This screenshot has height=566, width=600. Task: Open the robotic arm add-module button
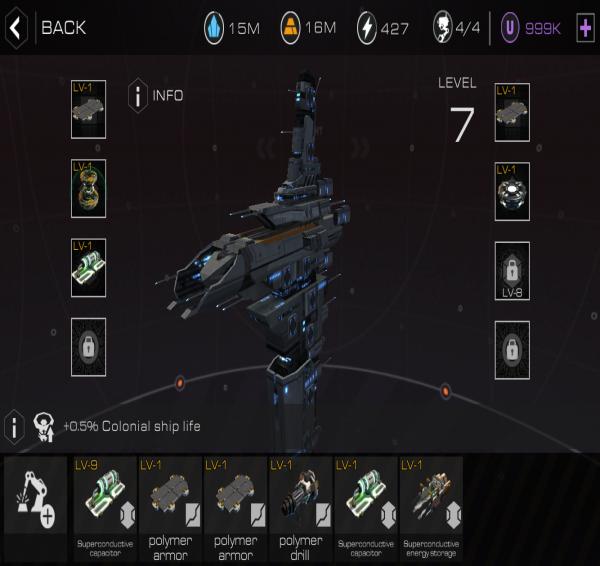tap(35, 503)
